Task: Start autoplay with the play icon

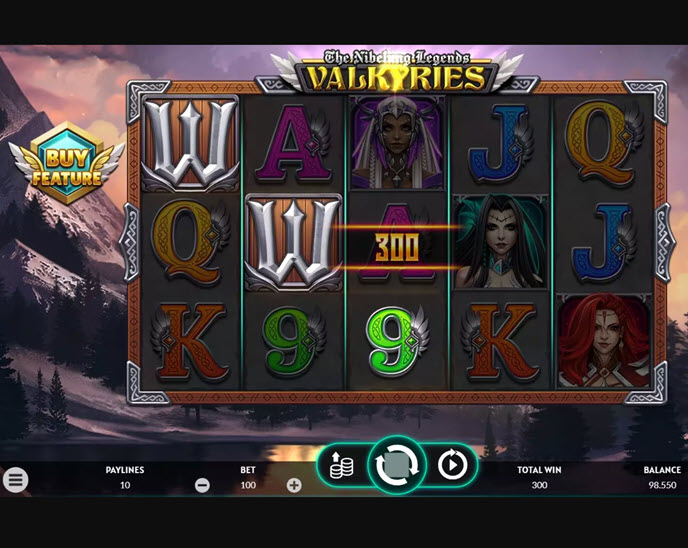Action: pyautogui.click(x=452, y=465)
